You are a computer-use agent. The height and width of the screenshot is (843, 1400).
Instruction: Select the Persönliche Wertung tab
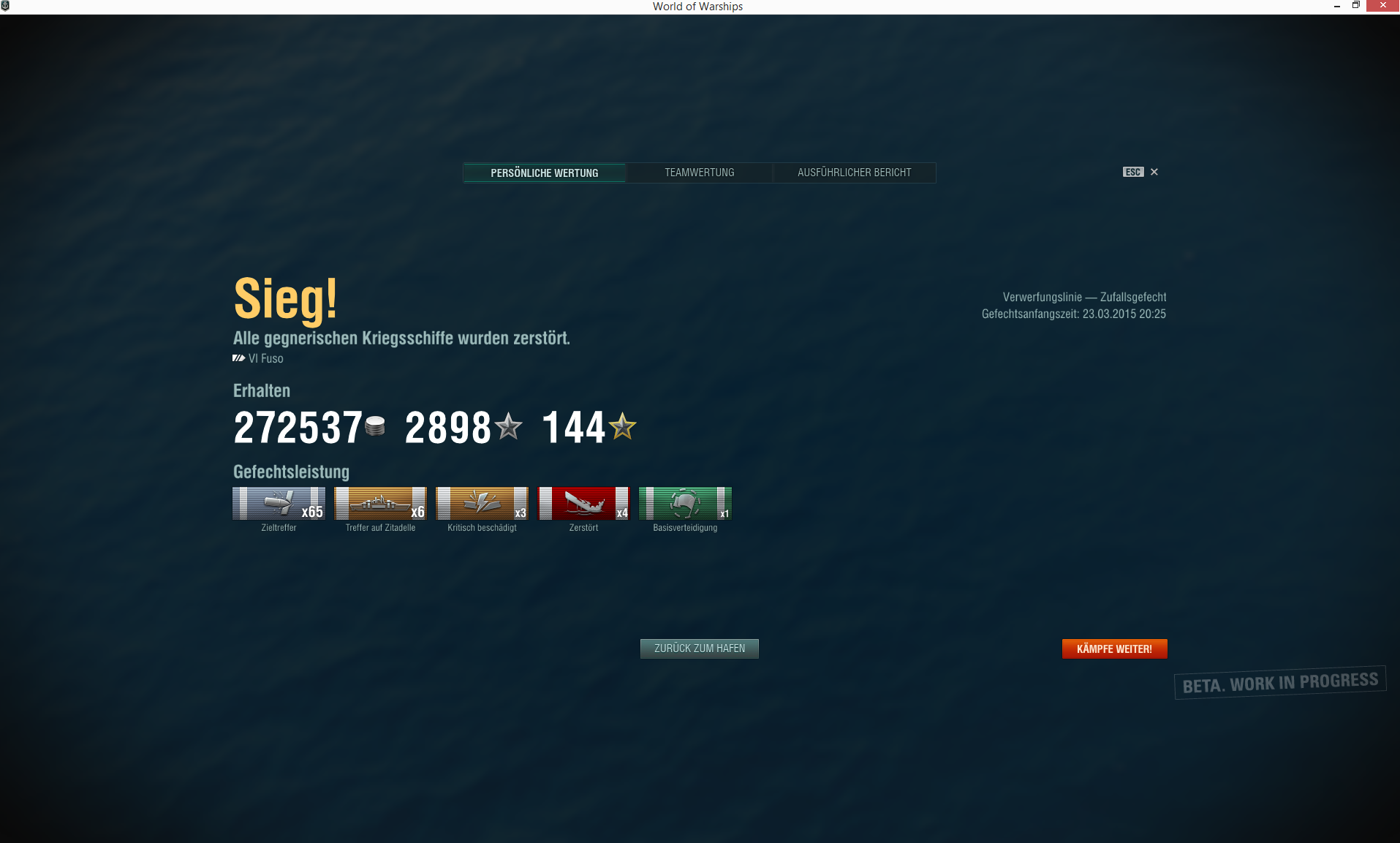(x=544, y=173)
